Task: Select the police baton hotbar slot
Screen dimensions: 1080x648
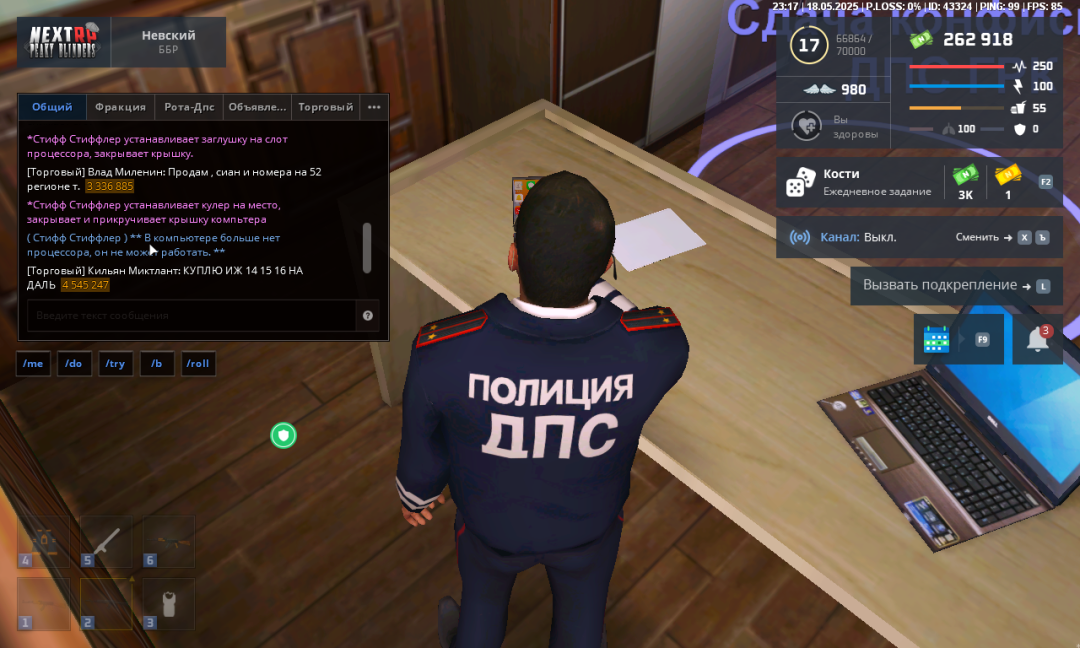Action: pos(106,540)
